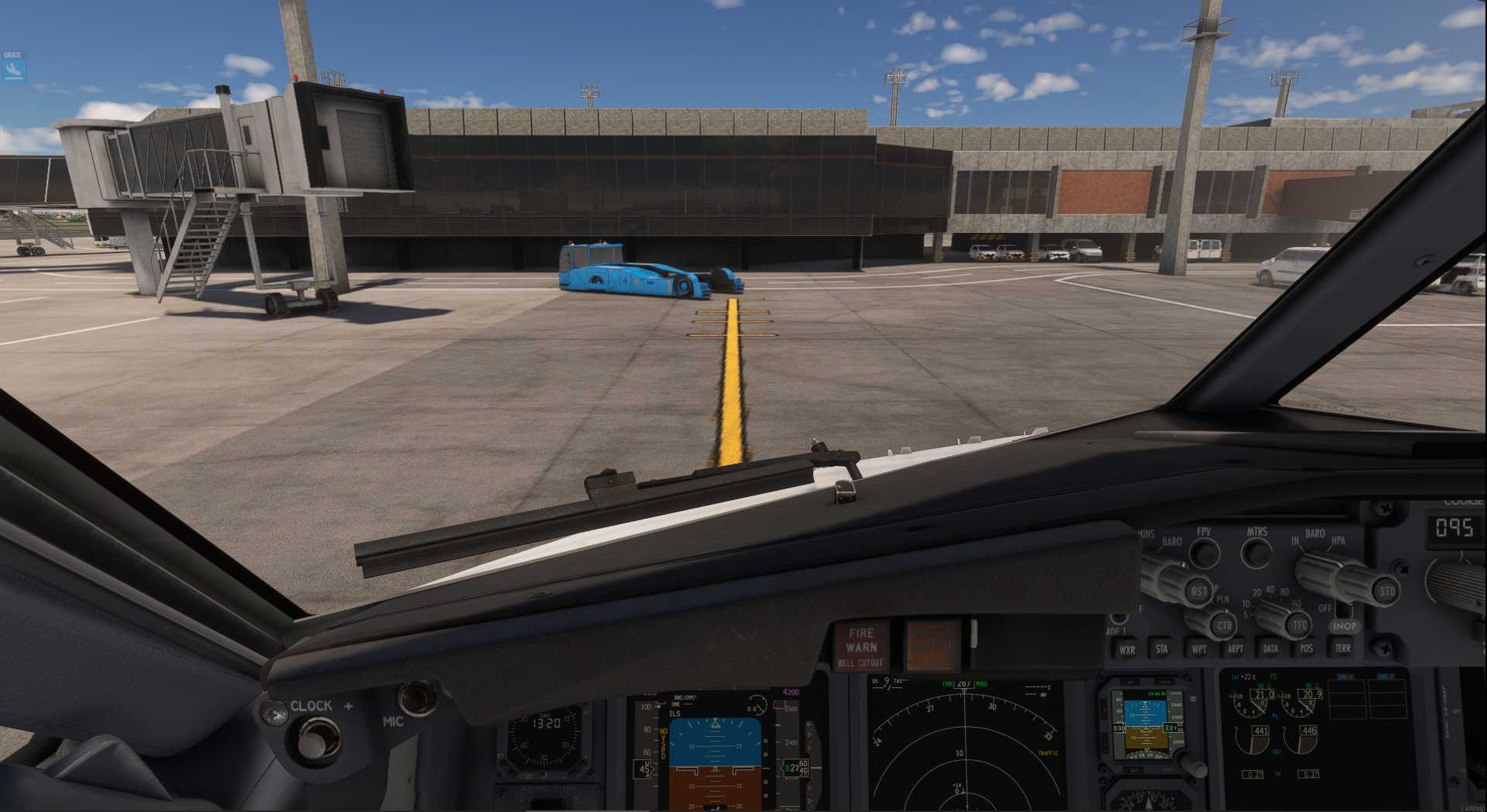This screenshot has height=812, width=1487.
Task: Push the RST minimums reset button
Action: click(1198, 592)
